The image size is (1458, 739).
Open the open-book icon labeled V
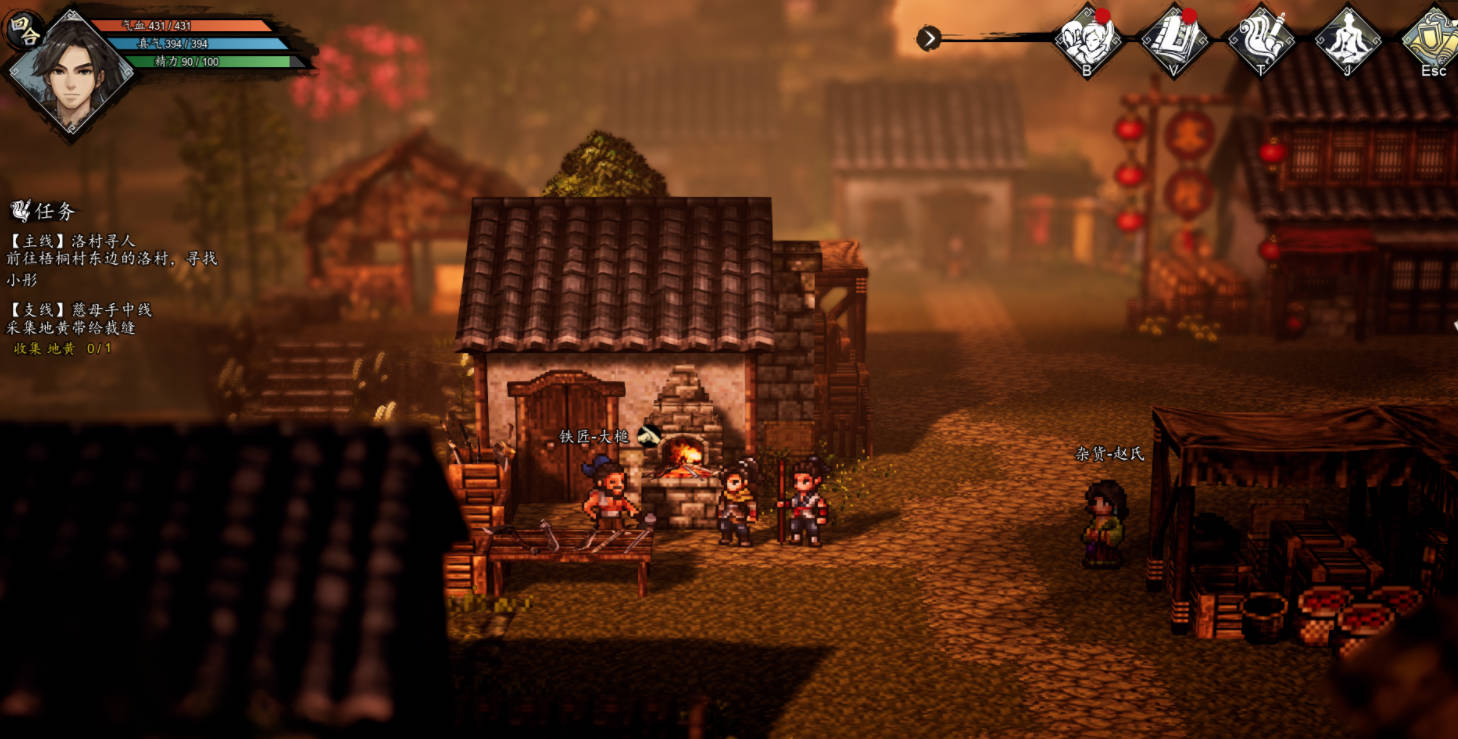click(1174, 39)
